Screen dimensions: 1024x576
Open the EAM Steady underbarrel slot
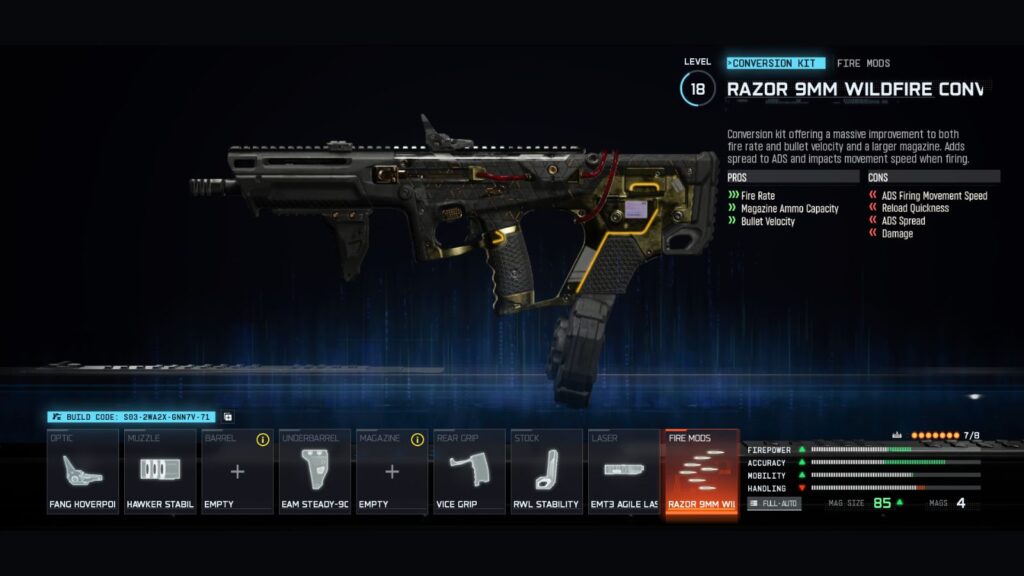(314, 471)
